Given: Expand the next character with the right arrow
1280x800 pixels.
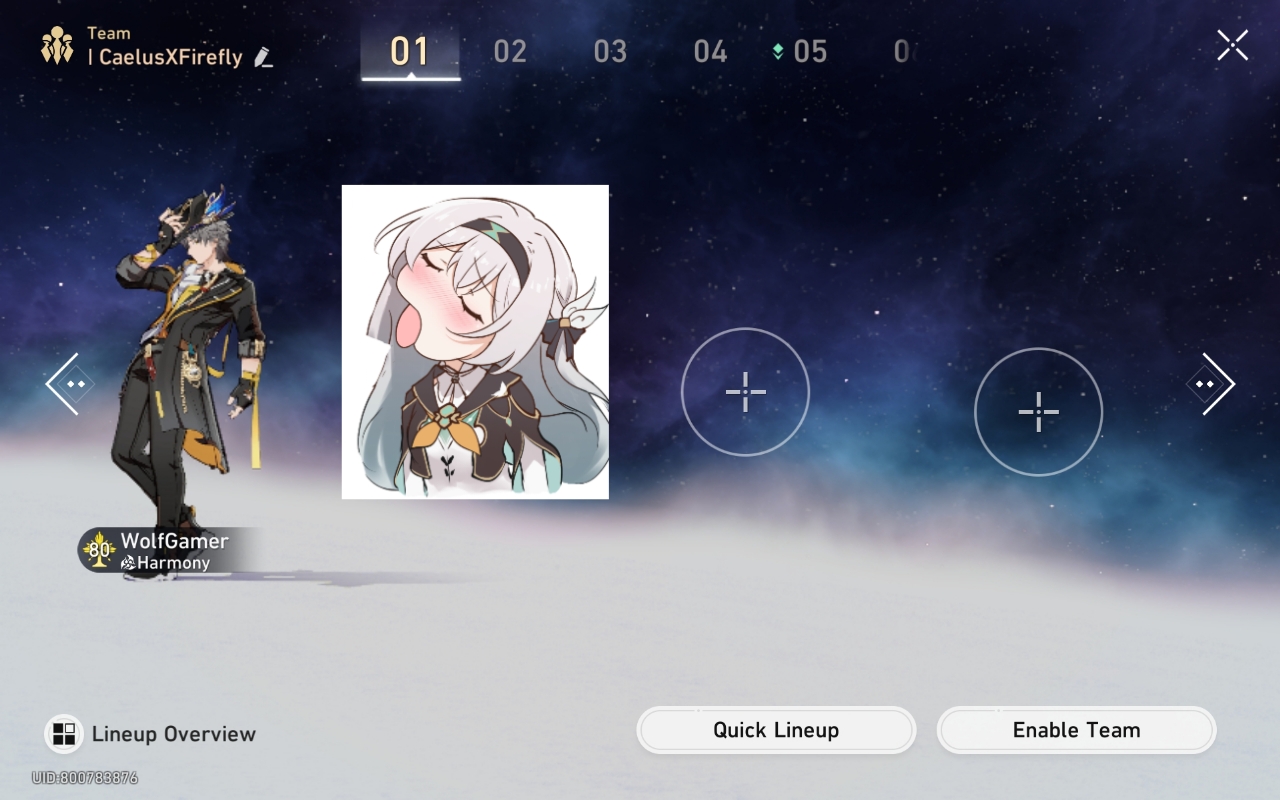Looking at the screenshot, I should 1212,383.
